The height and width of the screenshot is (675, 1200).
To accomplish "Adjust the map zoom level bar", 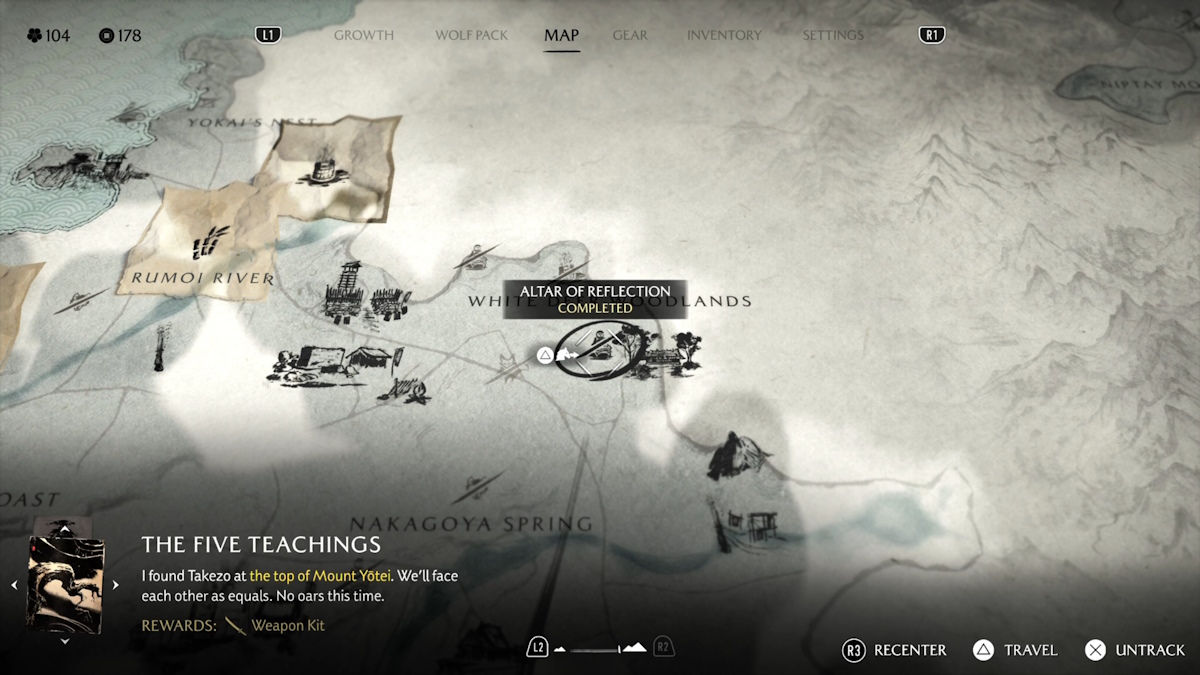I will coord(600,649).
